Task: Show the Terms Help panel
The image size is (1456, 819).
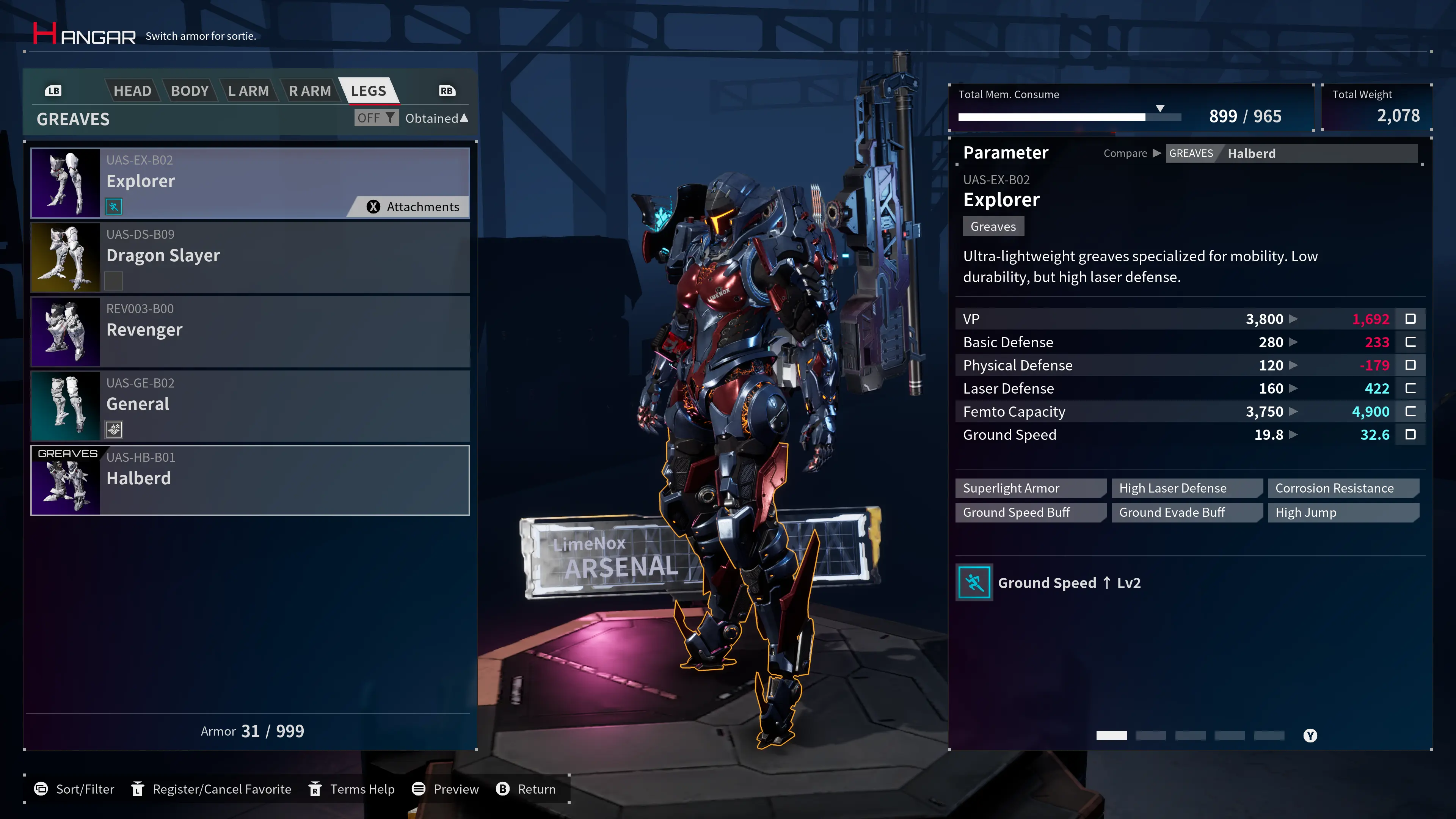Action: [351, 789]
